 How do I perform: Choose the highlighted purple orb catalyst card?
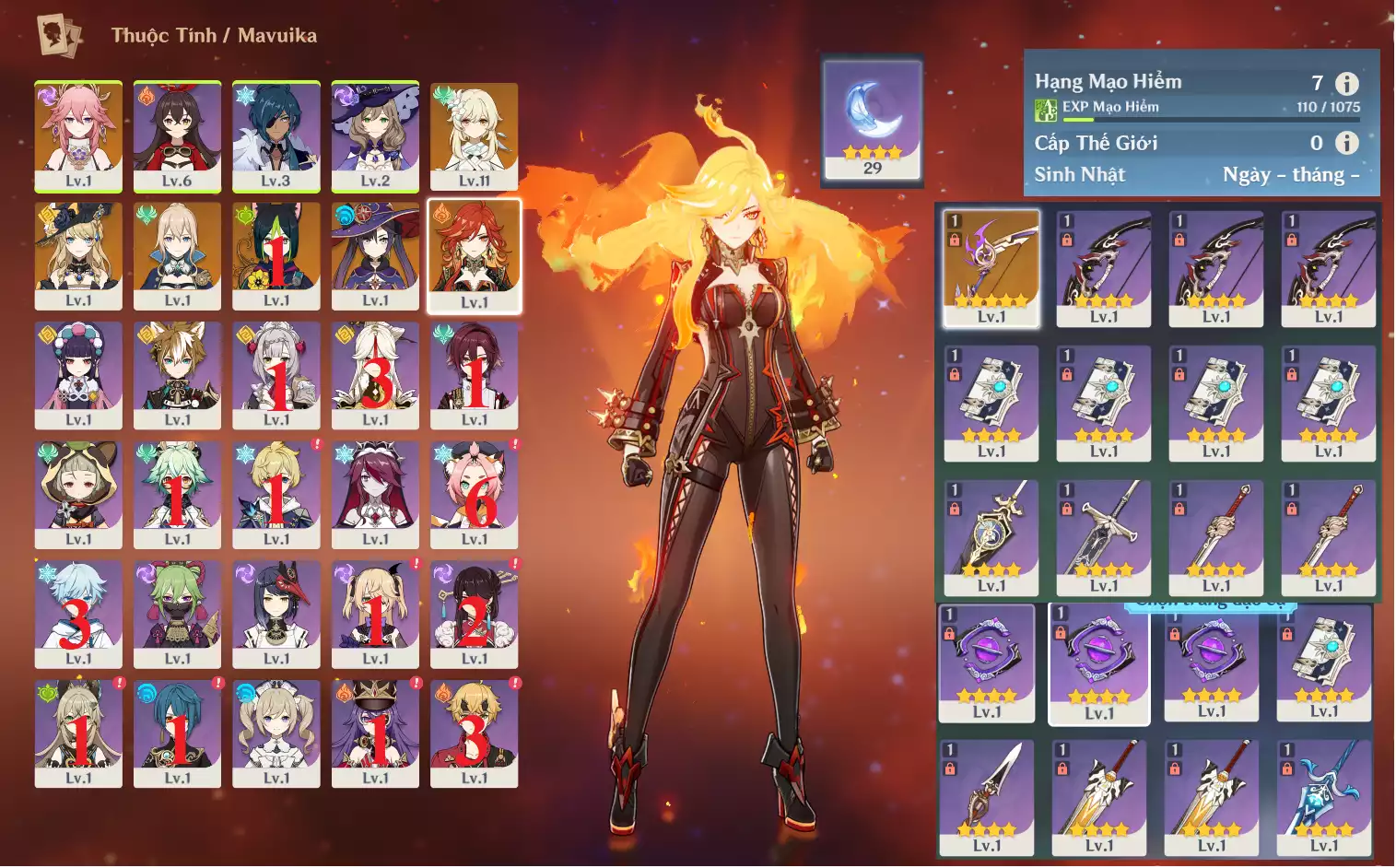tap(1098, 663)
